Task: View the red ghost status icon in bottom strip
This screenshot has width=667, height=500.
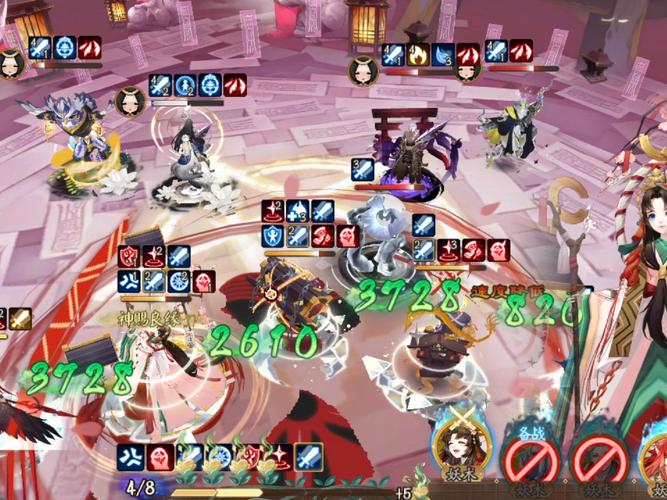Action: pyautogui.click(x=158, y=458)
